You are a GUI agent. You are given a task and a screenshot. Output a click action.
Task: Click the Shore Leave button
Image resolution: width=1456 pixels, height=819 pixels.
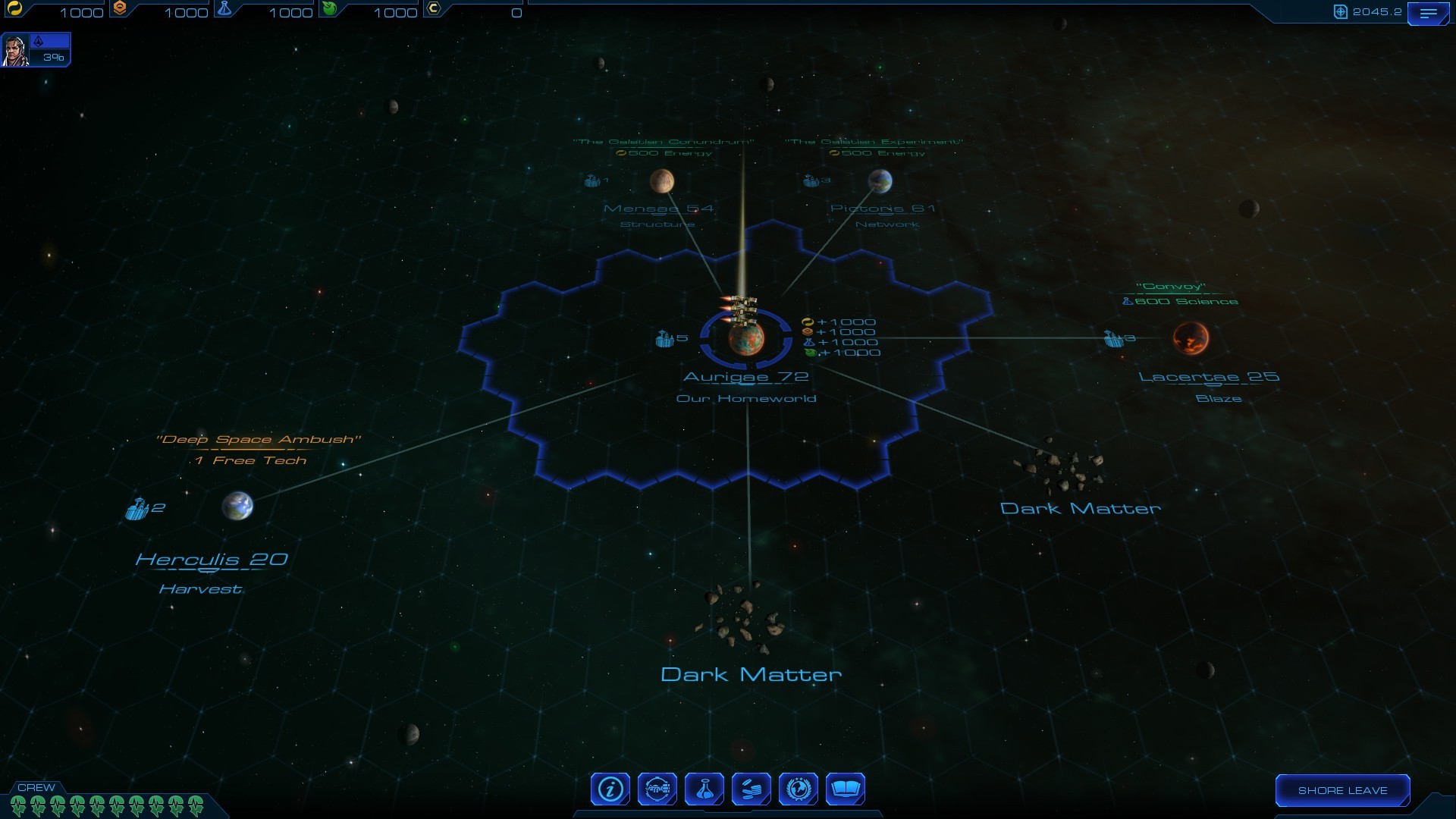click(1342, 790)
